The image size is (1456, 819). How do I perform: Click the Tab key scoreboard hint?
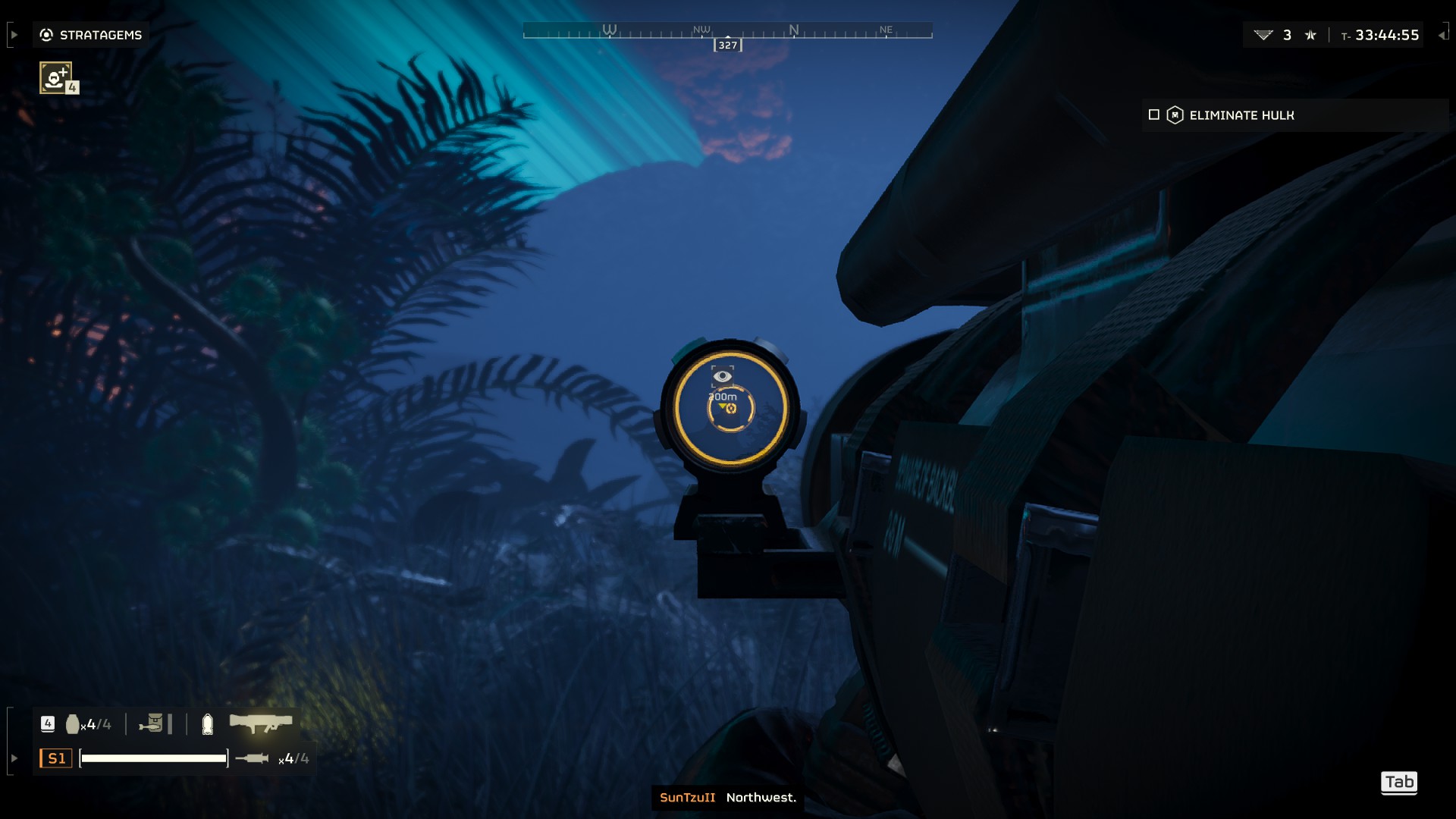click(1399, 783)
